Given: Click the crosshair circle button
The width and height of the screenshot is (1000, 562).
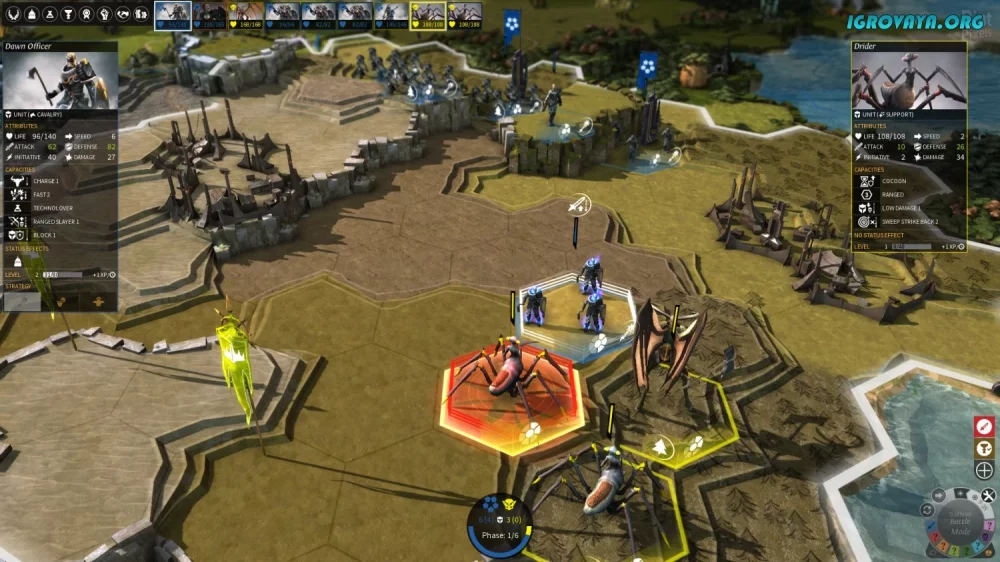Looking at the screenshot, I should point(984,470).
